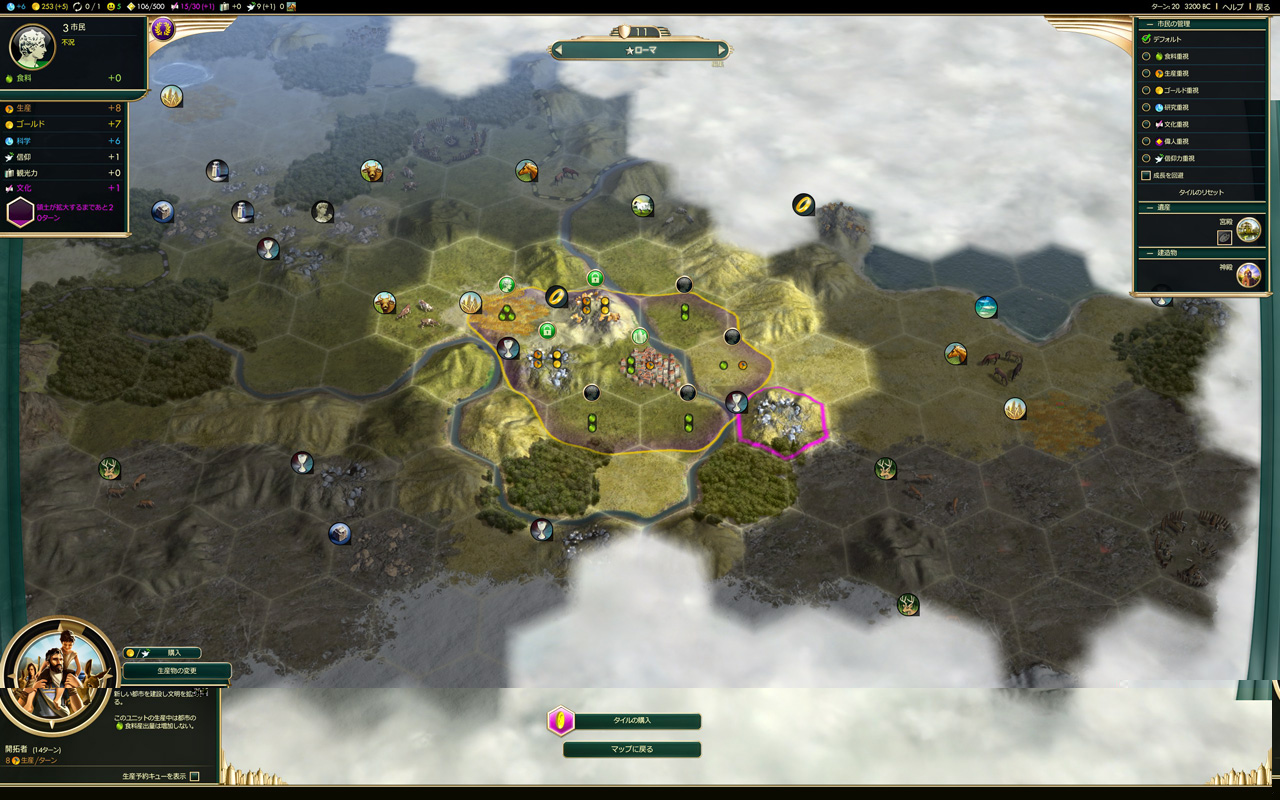Click タイルのリセット to reset tiles
The image size is (1280, 800).
pyautogui.click(x=1201, y=192)
